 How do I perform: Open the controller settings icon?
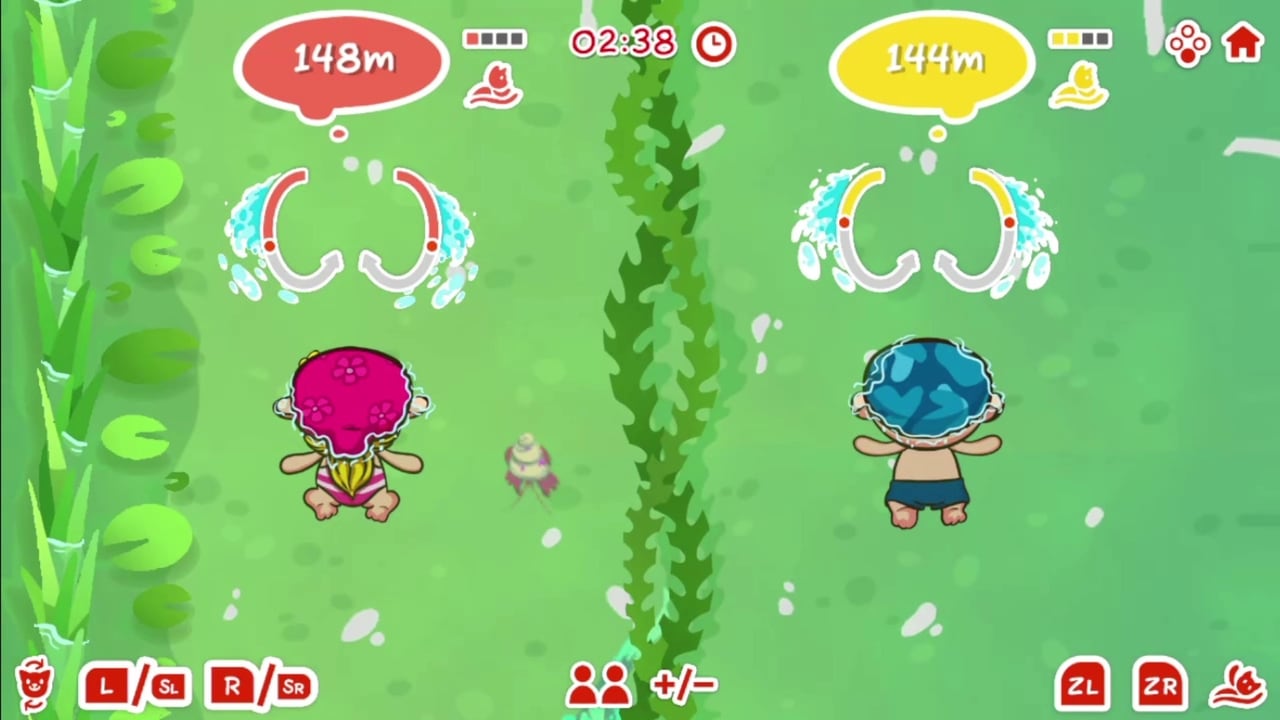(1186, 42)
